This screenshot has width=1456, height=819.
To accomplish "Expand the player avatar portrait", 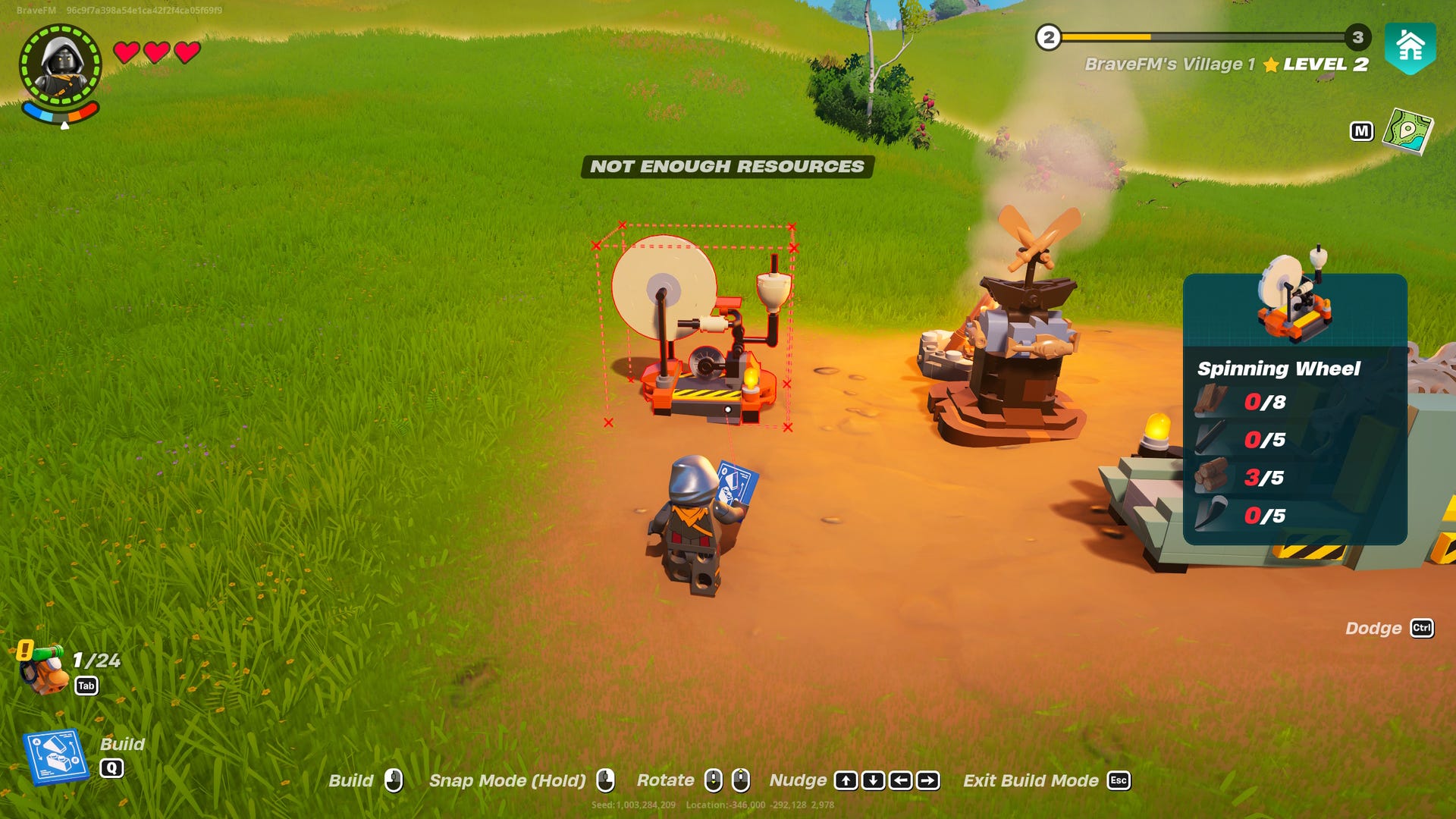I will point(62,62).
